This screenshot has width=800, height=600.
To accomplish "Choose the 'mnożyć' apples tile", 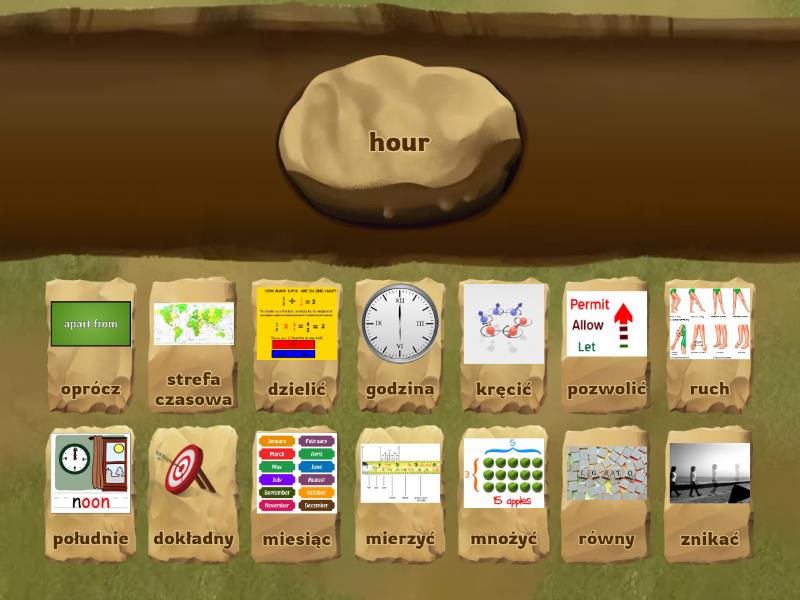I will 503,493.
